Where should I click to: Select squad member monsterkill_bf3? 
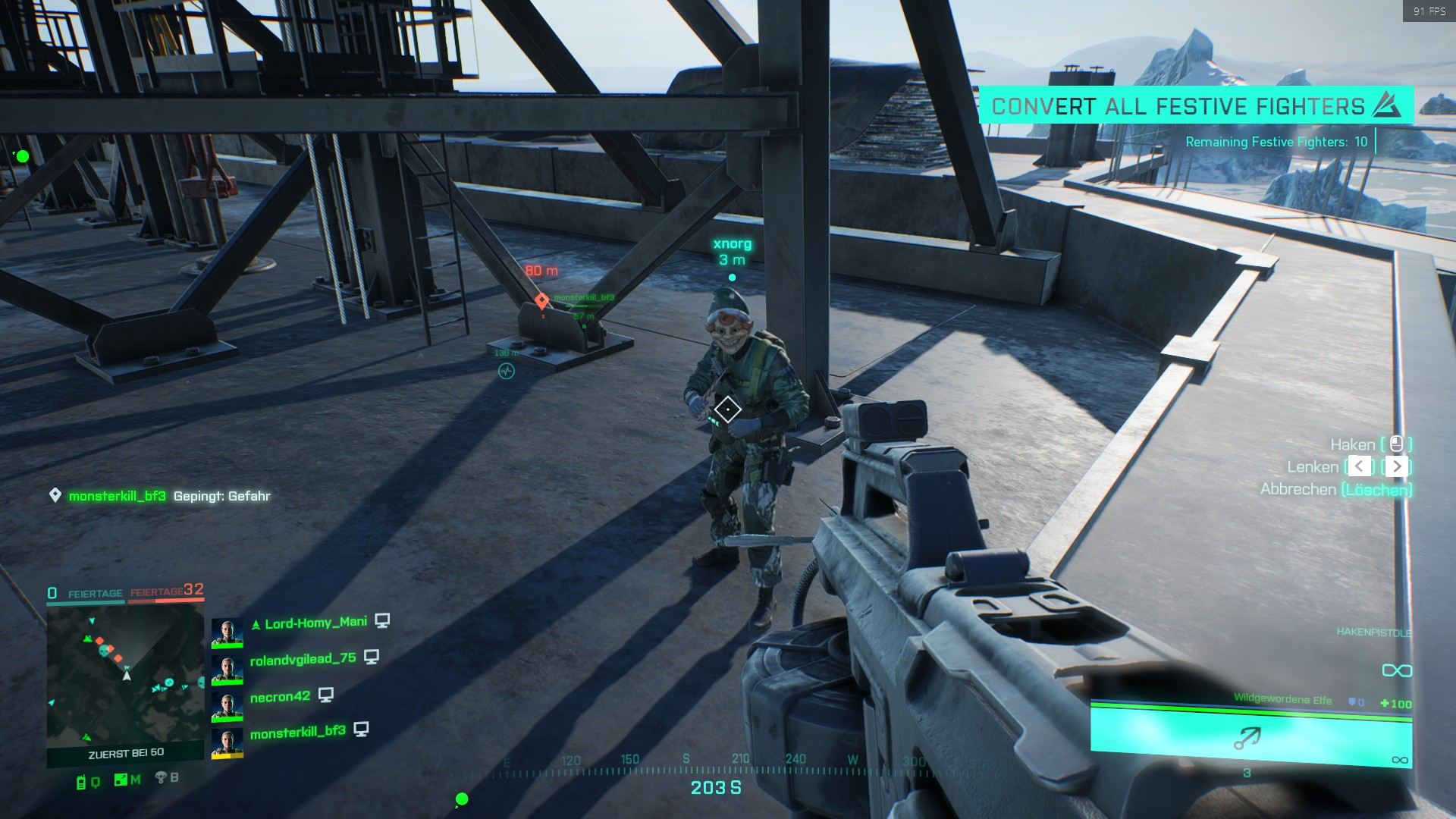(297, 732)
